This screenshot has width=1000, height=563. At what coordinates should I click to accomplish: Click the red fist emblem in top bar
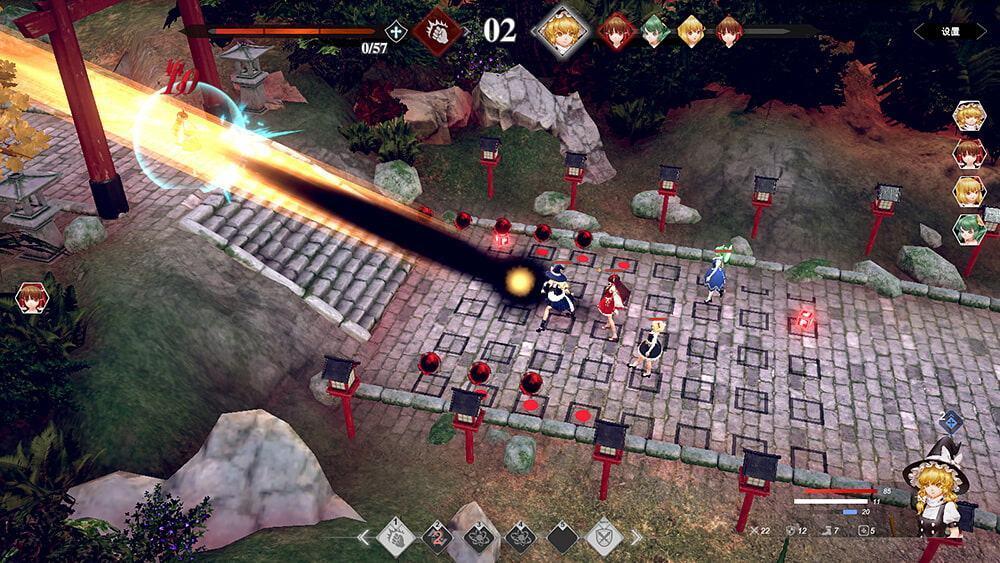click(x=438, y=31)
